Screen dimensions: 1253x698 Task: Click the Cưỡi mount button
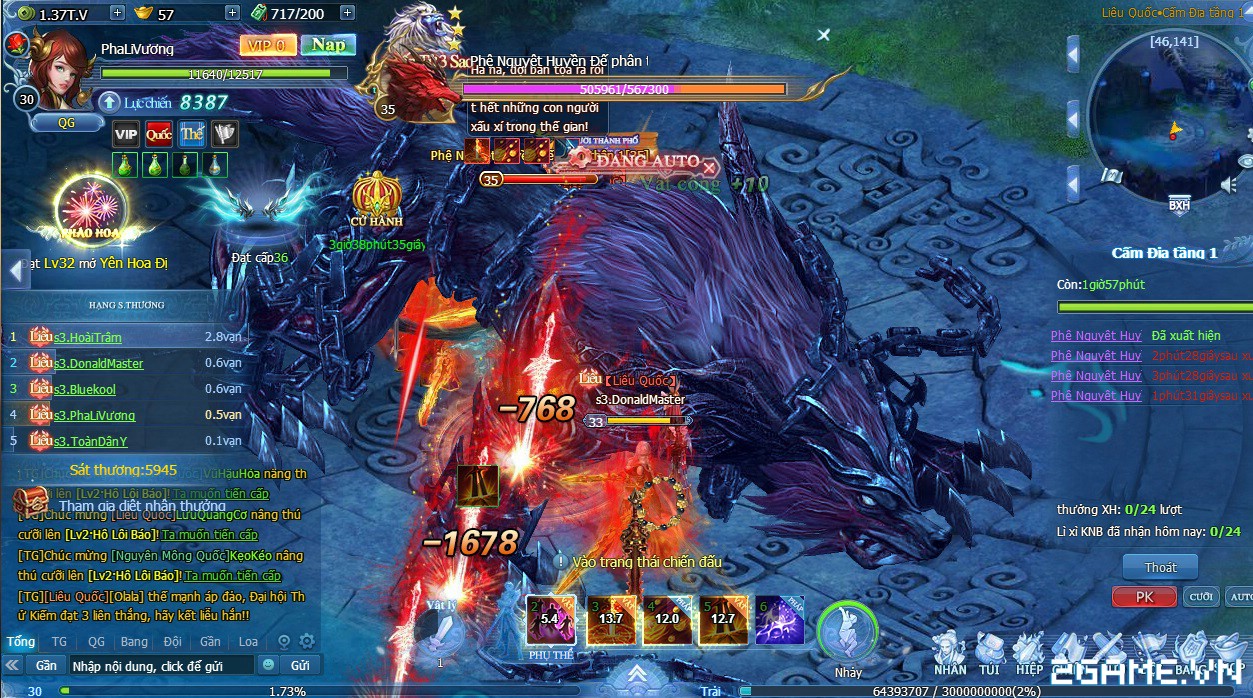click(1200, 596)
